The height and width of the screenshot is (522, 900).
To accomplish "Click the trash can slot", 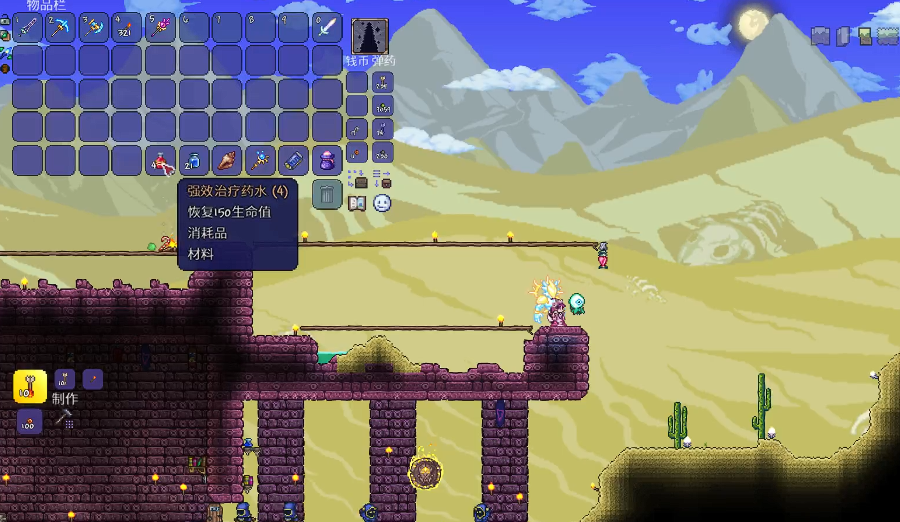I will pyautogui.click(x=327, y=193).
